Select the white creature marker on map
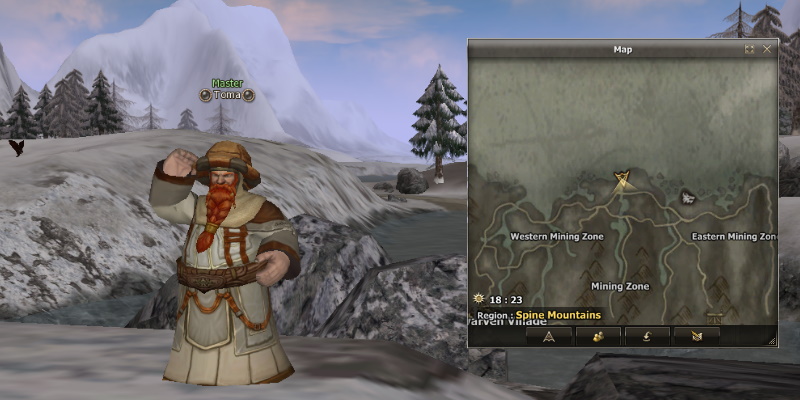Viewport: 800px width, 400px height. (x=688, y=197)
